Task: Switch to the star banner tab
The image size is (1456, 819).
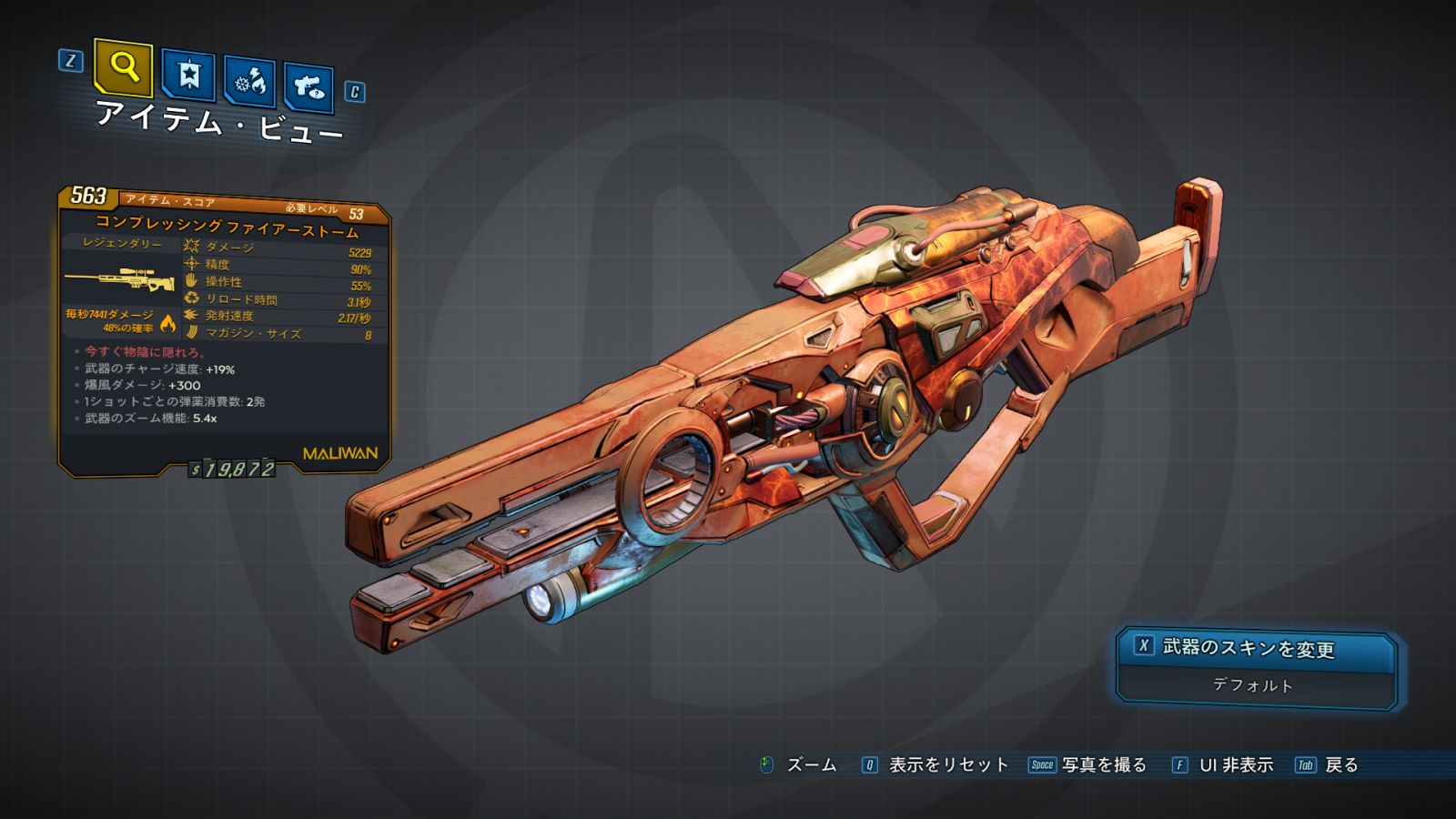Action: pos(188,75)
